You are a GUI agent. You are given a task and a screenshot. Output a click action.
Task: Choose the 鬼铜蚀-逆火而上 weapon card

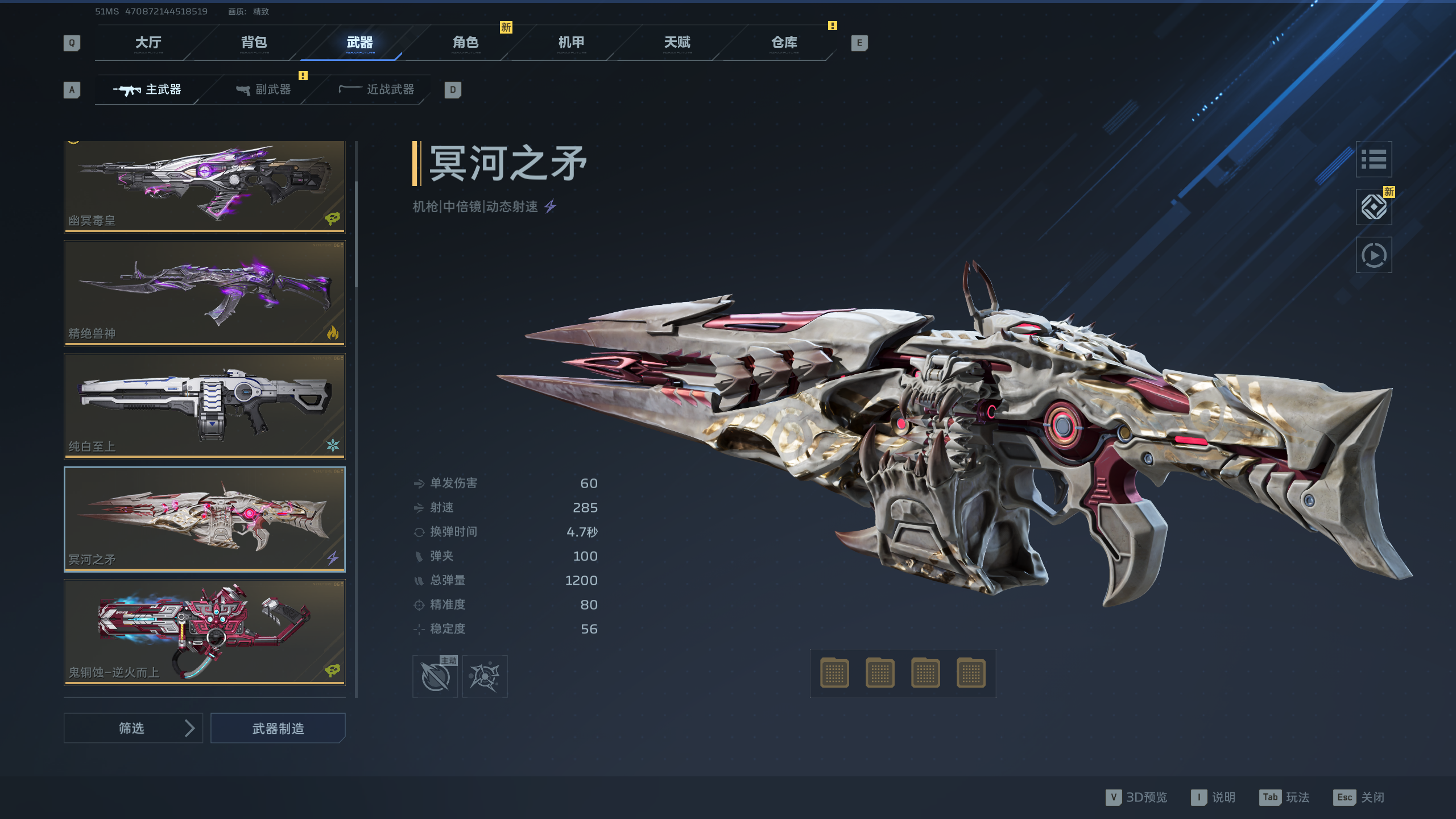tap(204, 631)
